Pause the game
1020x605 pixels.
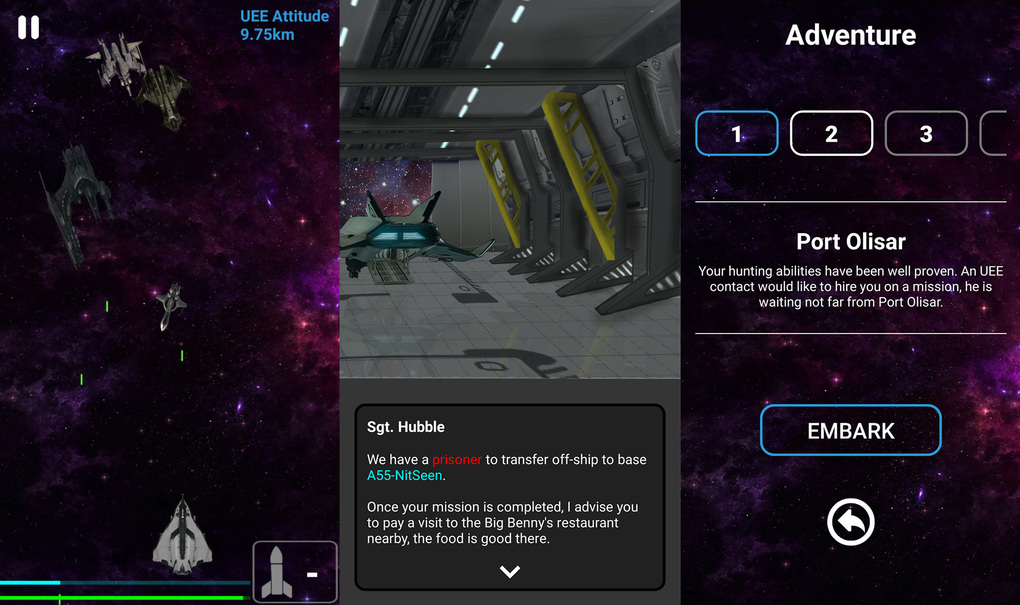click(28, 28)
